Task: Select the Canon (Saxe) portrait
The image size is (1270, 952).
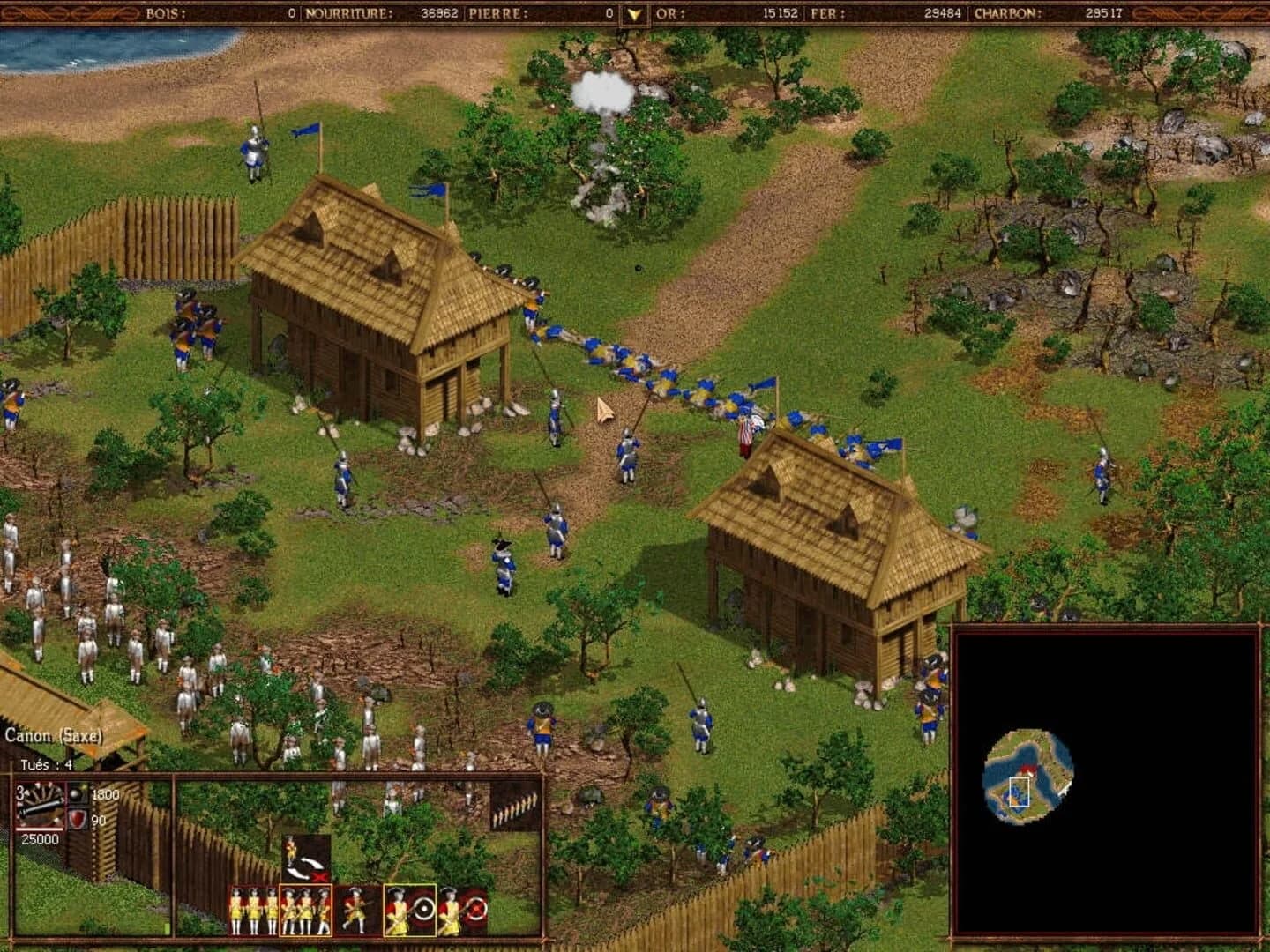Action: [x=41, y=805]
